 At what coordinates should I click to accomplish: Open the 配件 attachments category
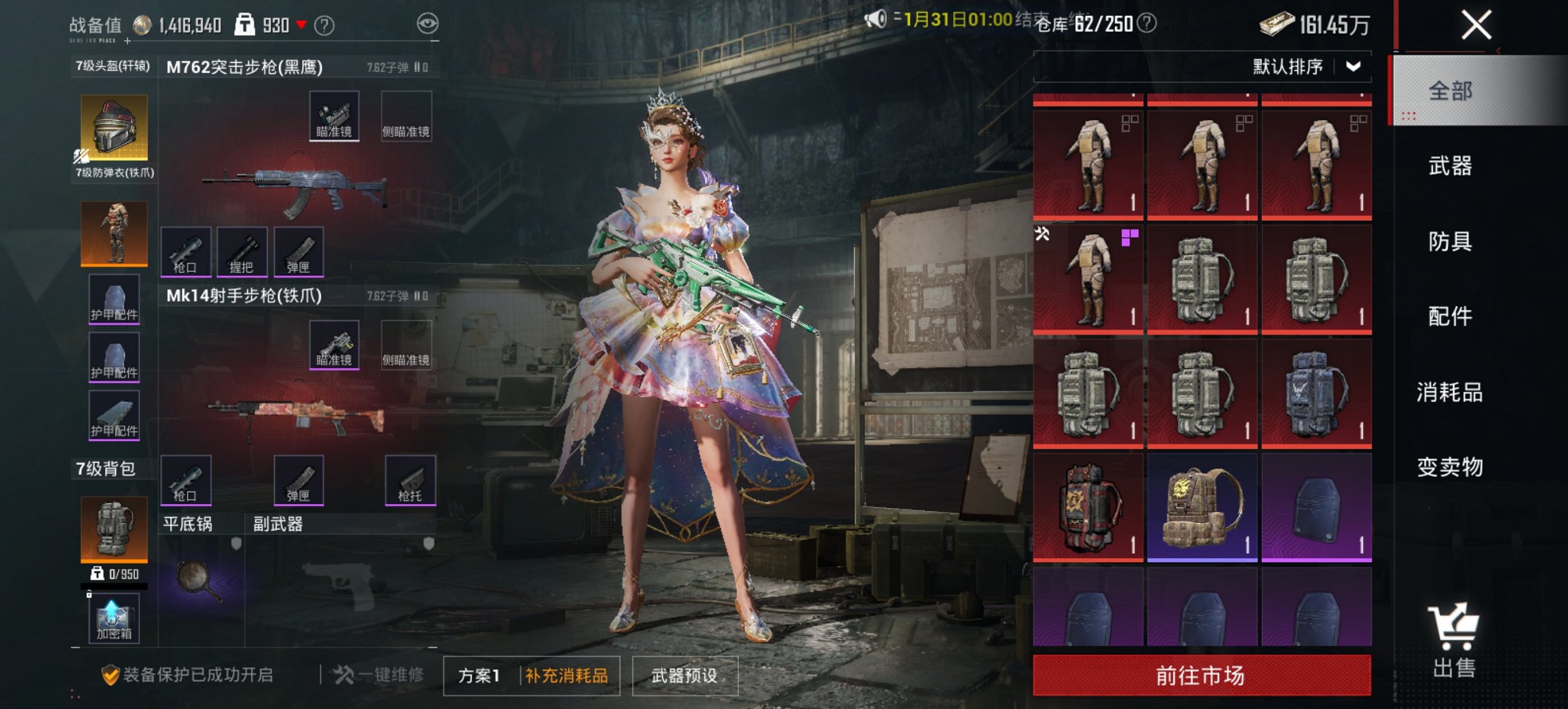pyautogui.click(x=1450, y=317)
